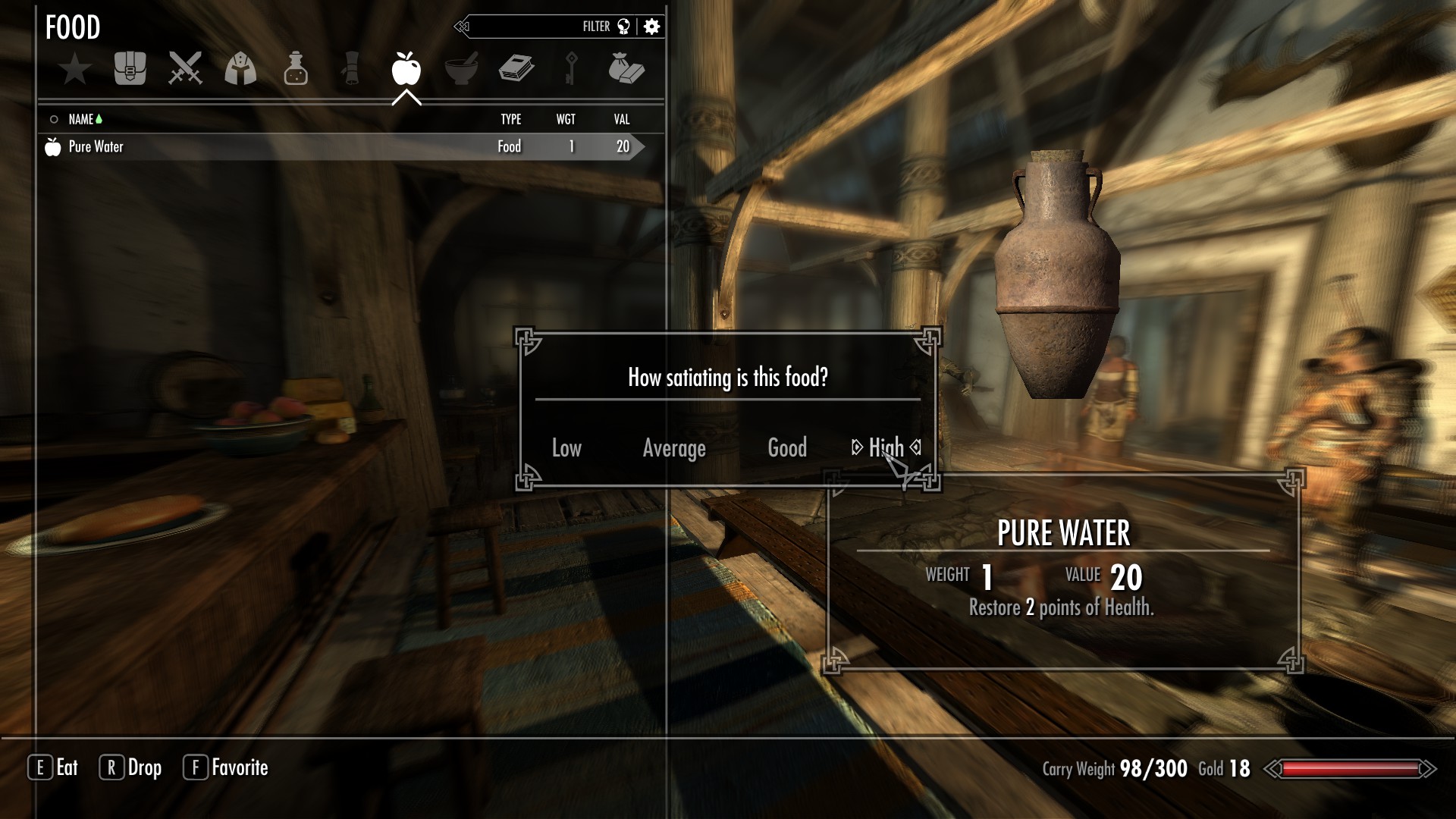Image resolution: width=1456 pixels, height=819 pixels.
Task: Switch to the Favorites star tab
Action: click(75, 69)
